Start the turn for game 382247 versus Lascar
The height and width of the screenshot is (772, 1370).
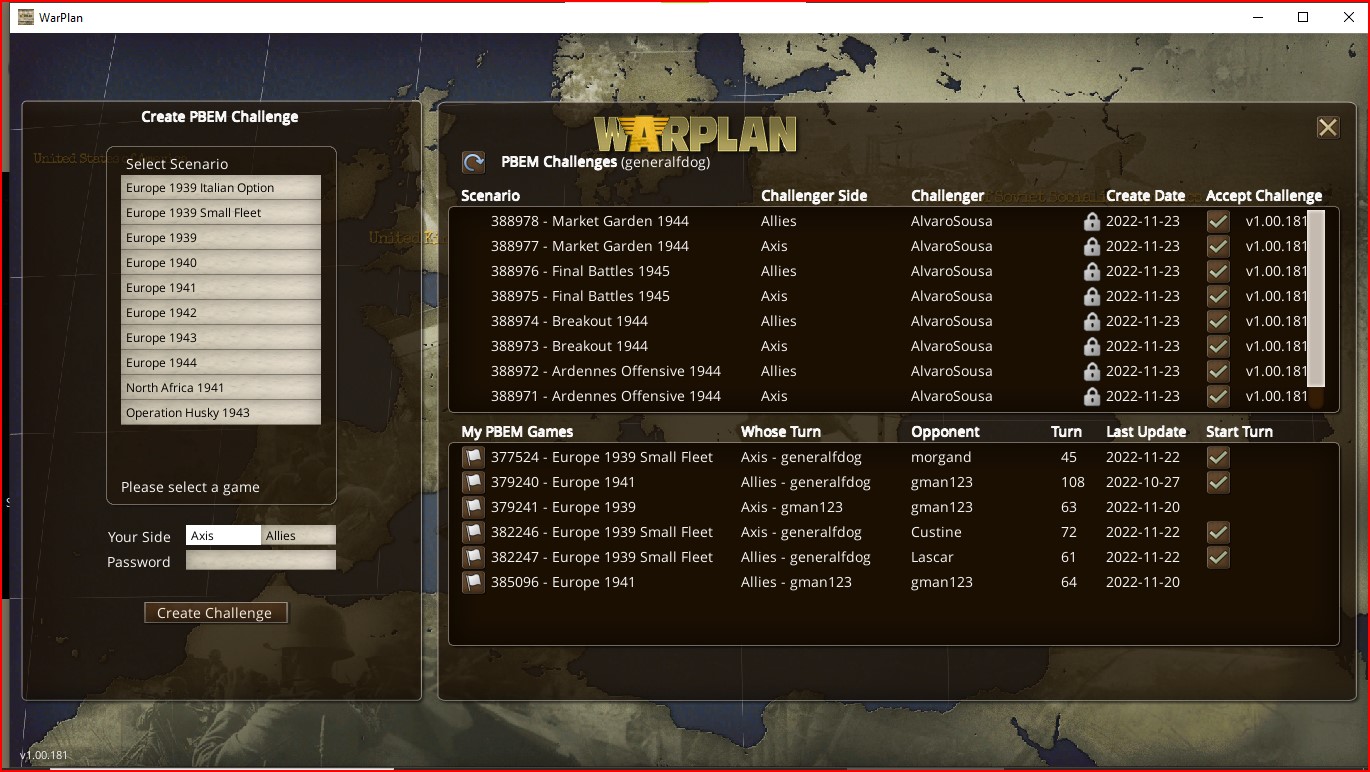(1217, 557)
